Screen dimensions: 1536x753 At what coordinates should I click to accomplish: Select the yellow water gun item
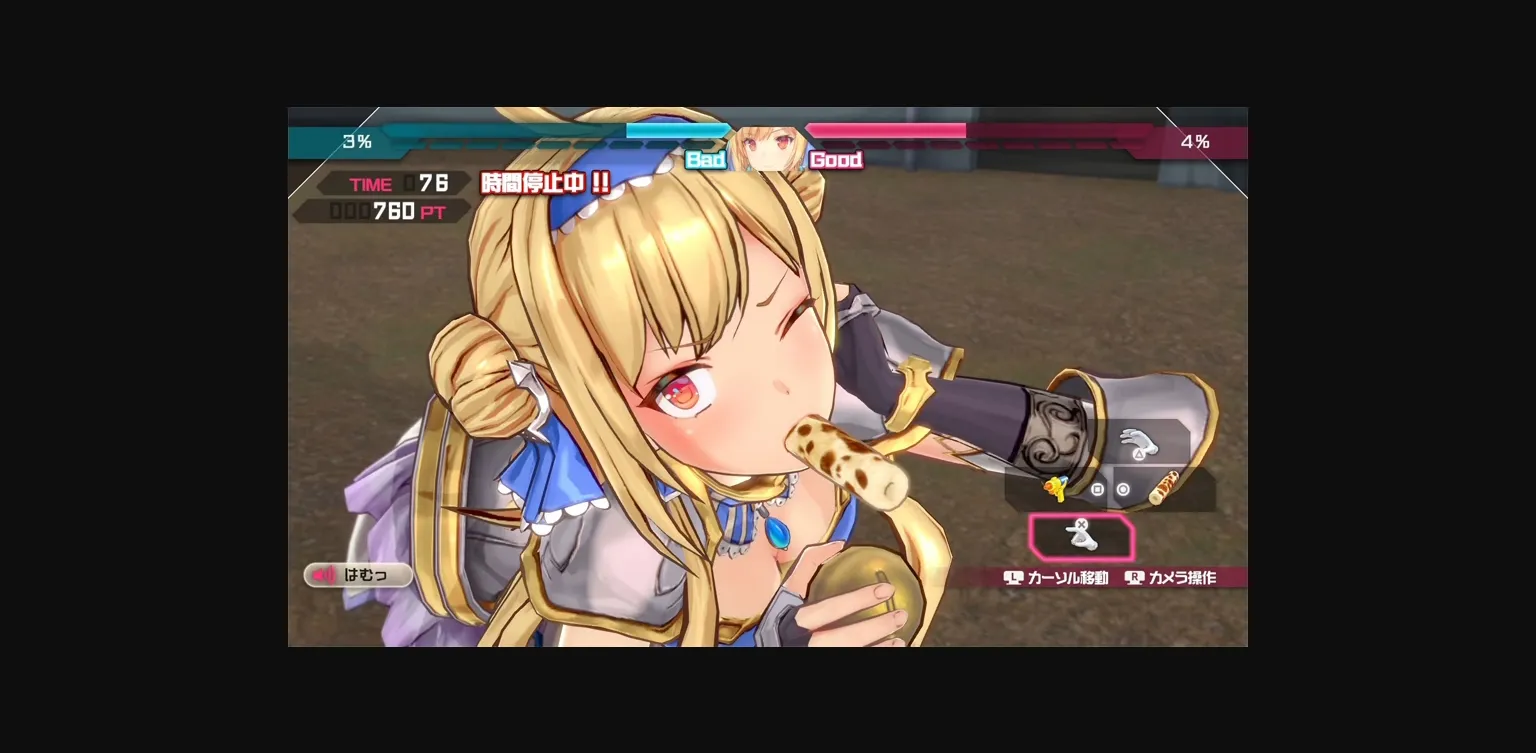(x=1056, y=489)
